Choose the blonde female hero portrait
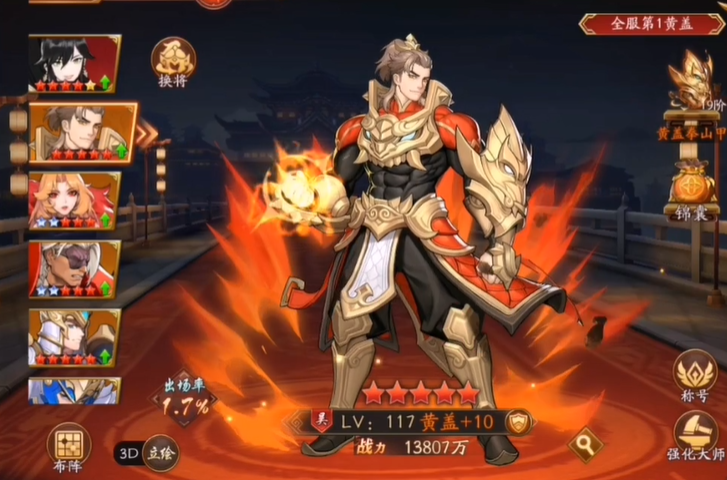Image resolution: width=727 pixels, height=480 pixels. [x=74, y=200]
